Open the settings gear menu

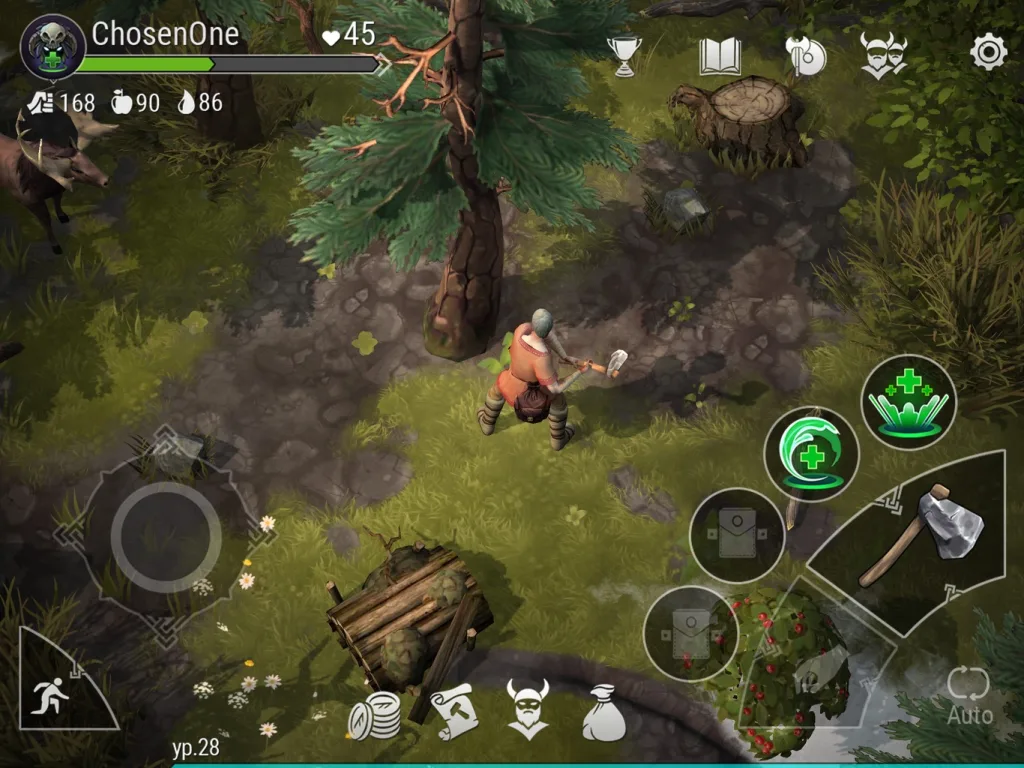pos(988,52)
